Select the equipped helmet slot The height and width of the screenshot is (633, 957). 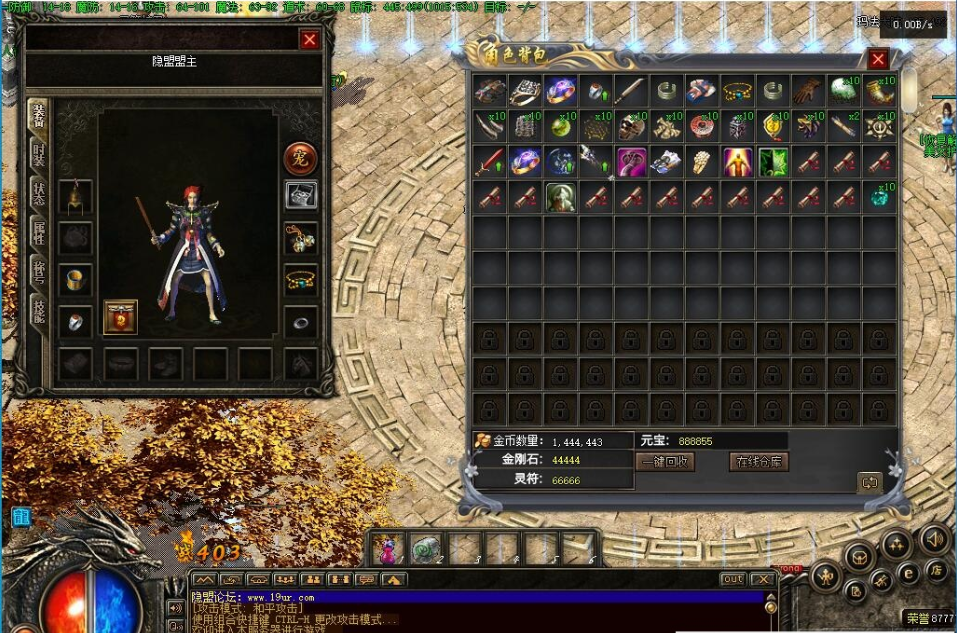pyautogui.click(x=75, y=197)
